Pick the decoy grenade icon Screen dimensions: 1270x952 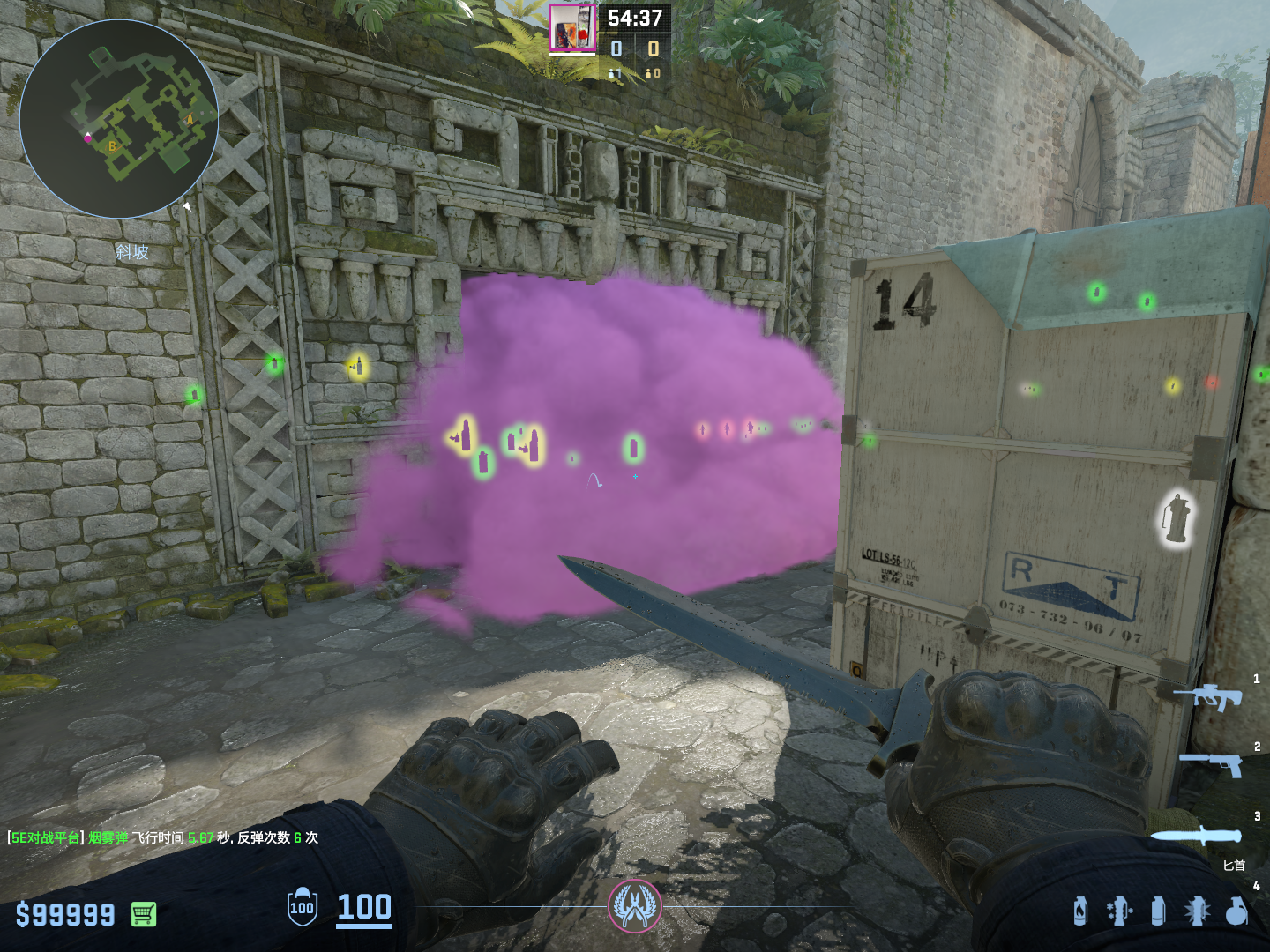1118,911
